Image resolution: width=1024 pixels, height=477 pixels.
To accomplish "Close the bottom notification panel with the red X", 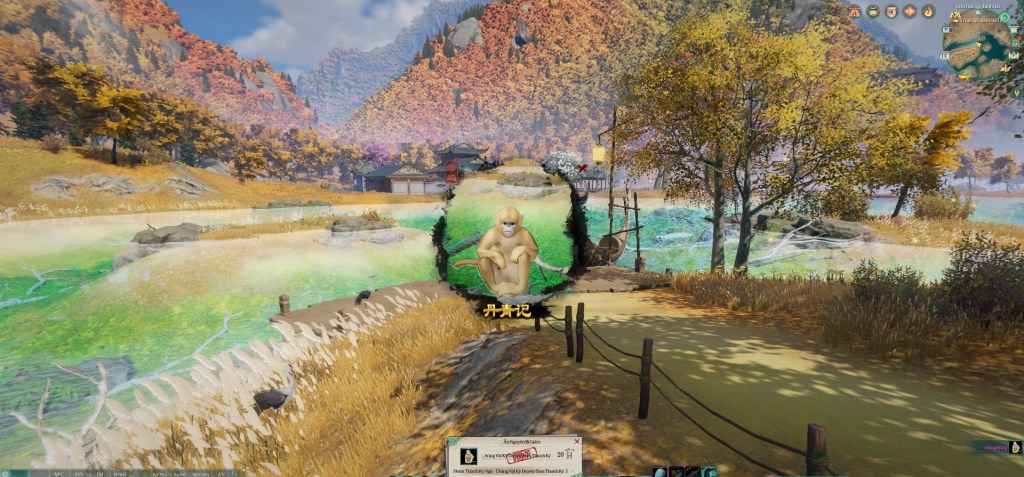I will click(x=576, y=441).
